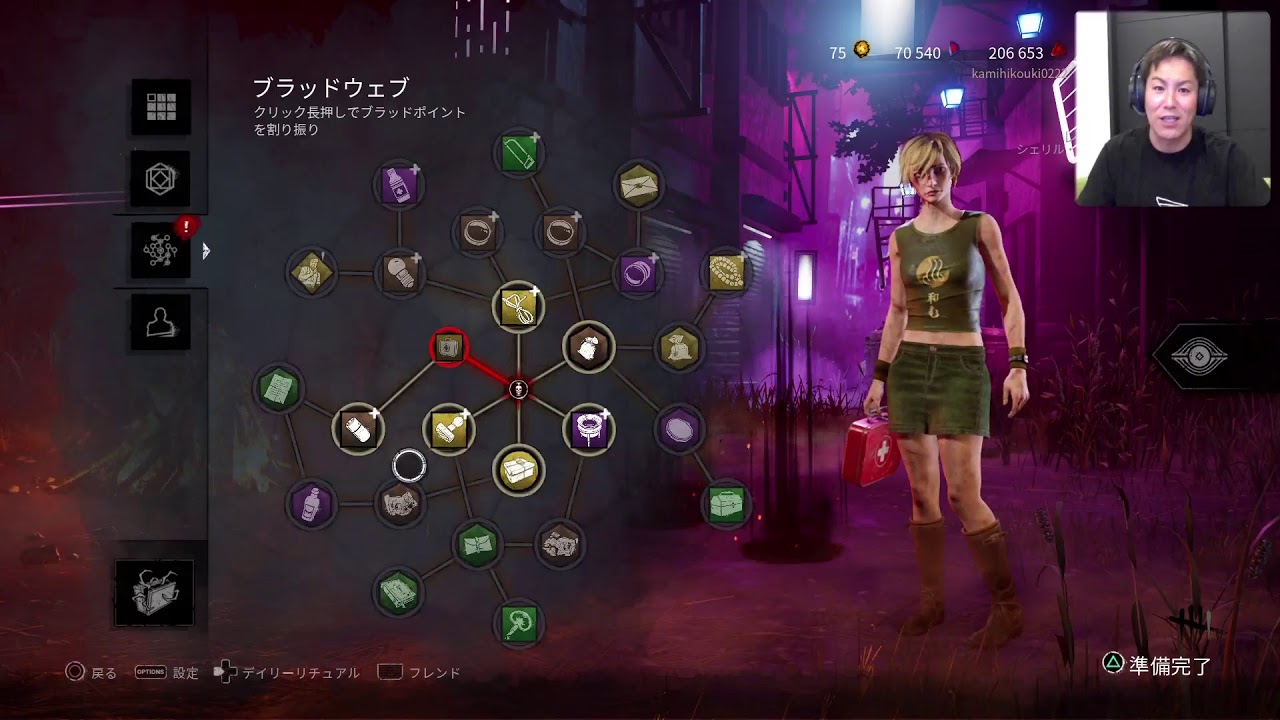Purchase the green chest node

pos(727,502)
